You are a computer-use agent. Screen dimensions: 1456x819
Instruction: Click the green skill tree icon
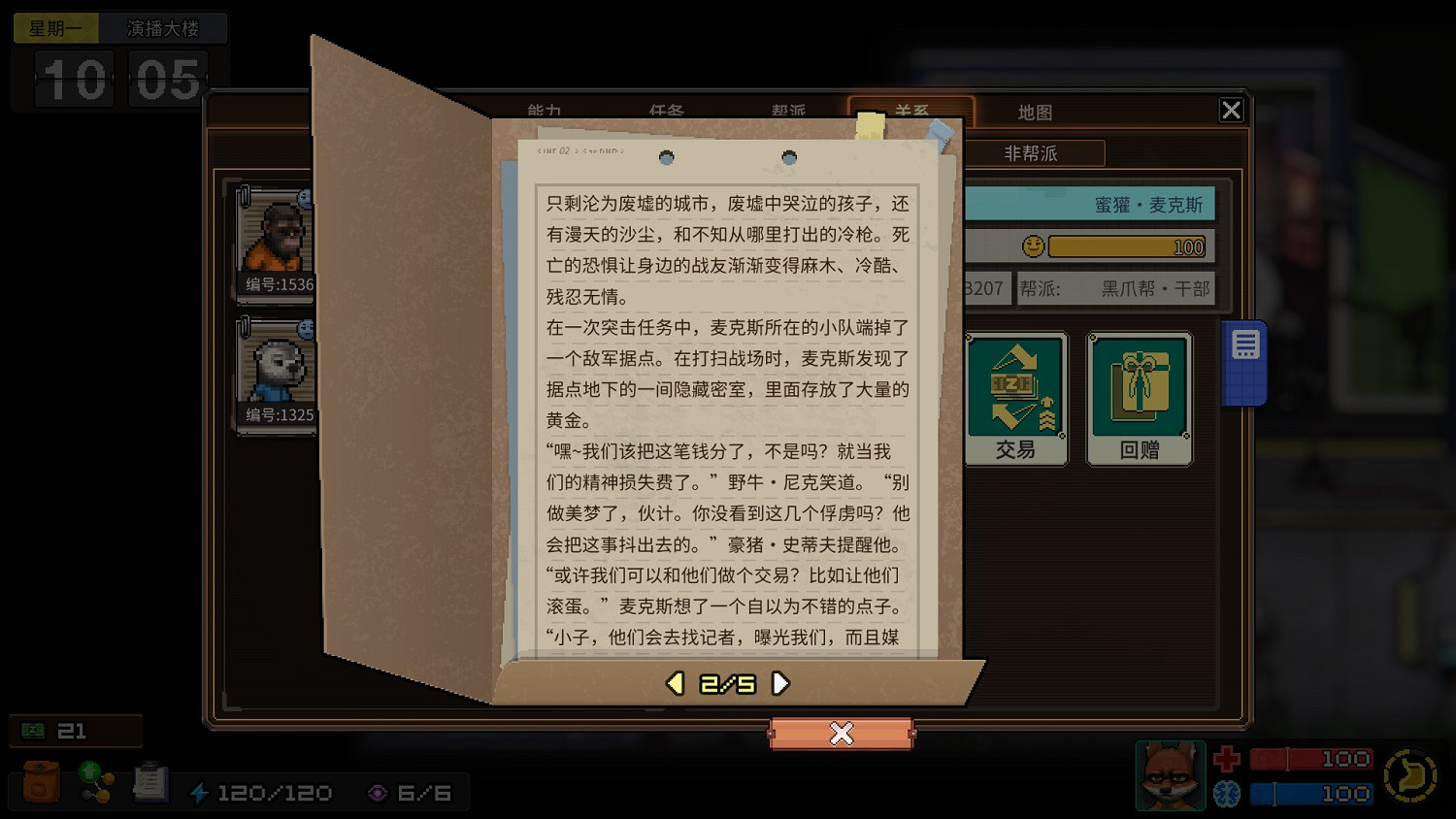point(94,782)
